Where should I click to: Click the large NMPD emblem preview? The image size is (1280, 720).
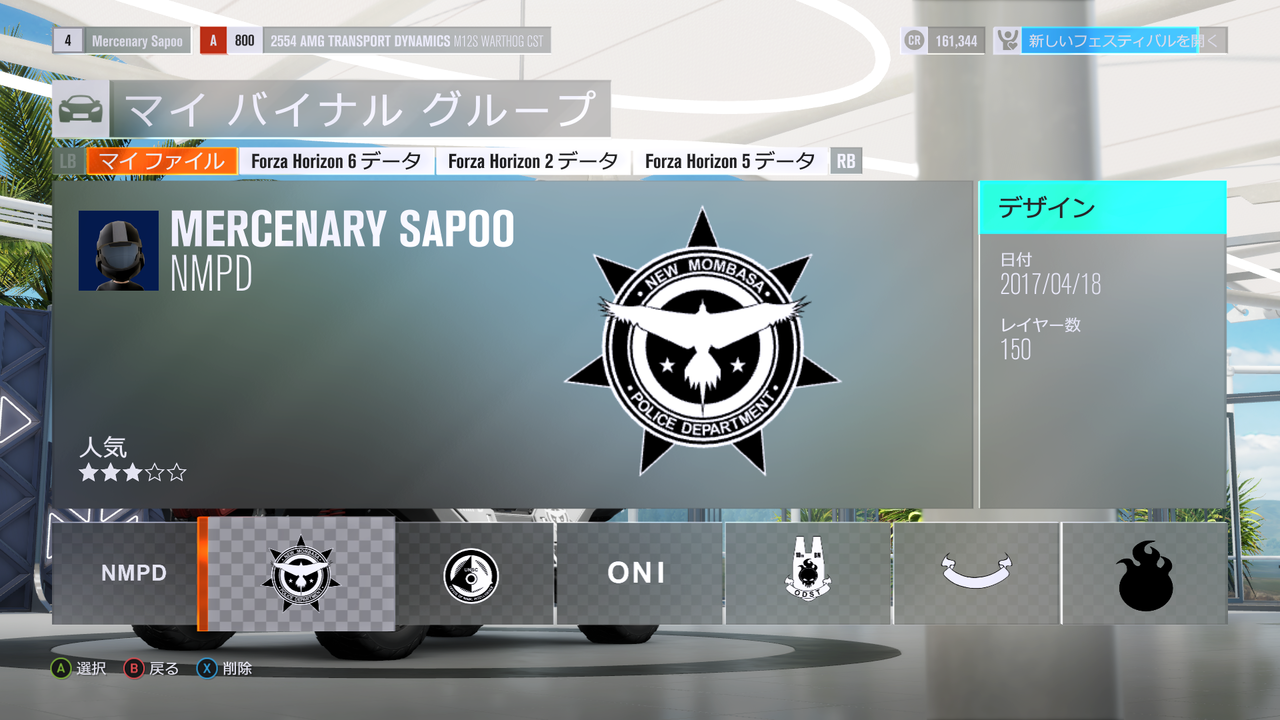pyautogui.click(x=702, y=343)
